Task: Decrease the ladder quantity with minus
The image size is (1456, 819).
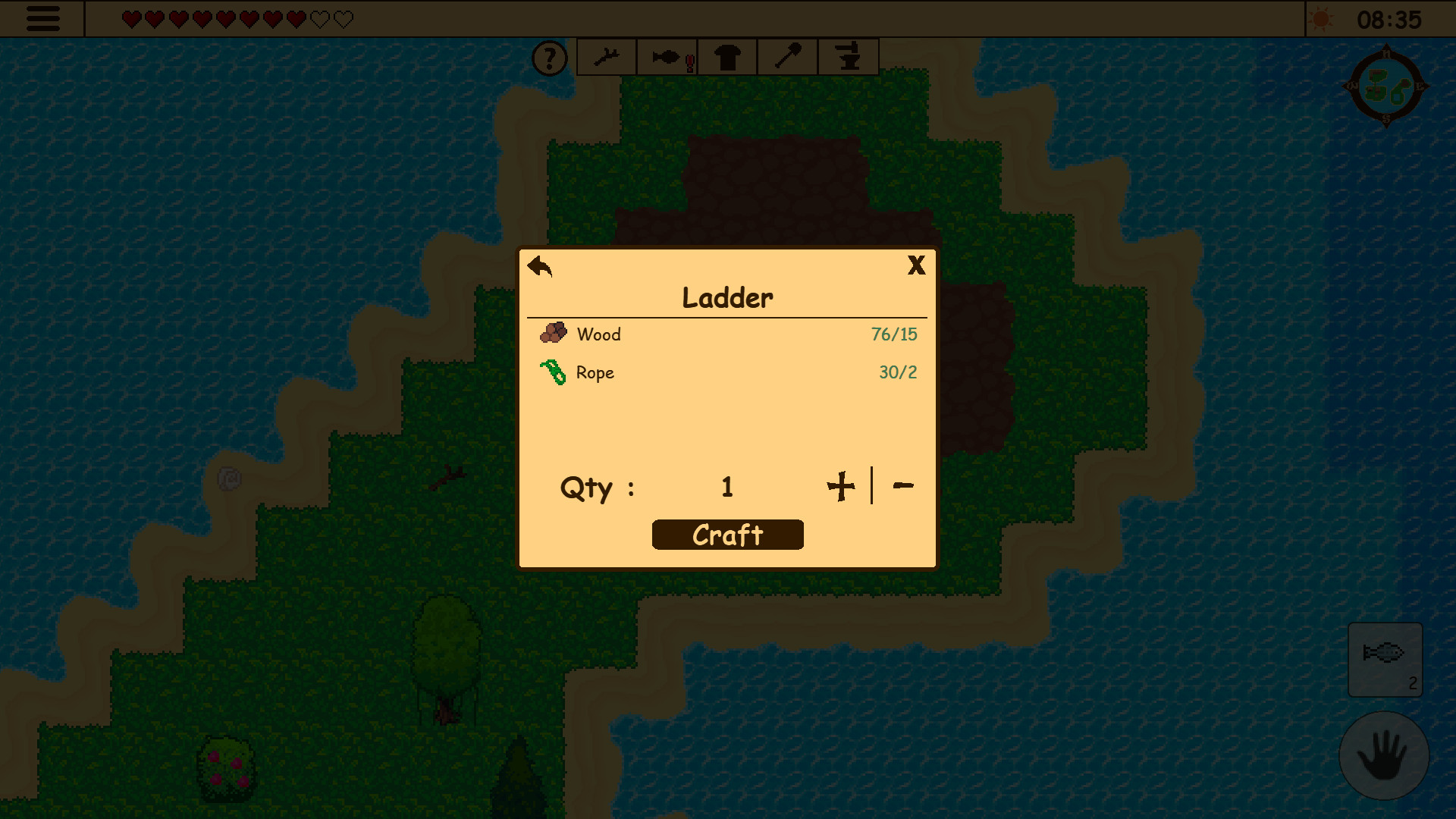Action: click(903, 486)
